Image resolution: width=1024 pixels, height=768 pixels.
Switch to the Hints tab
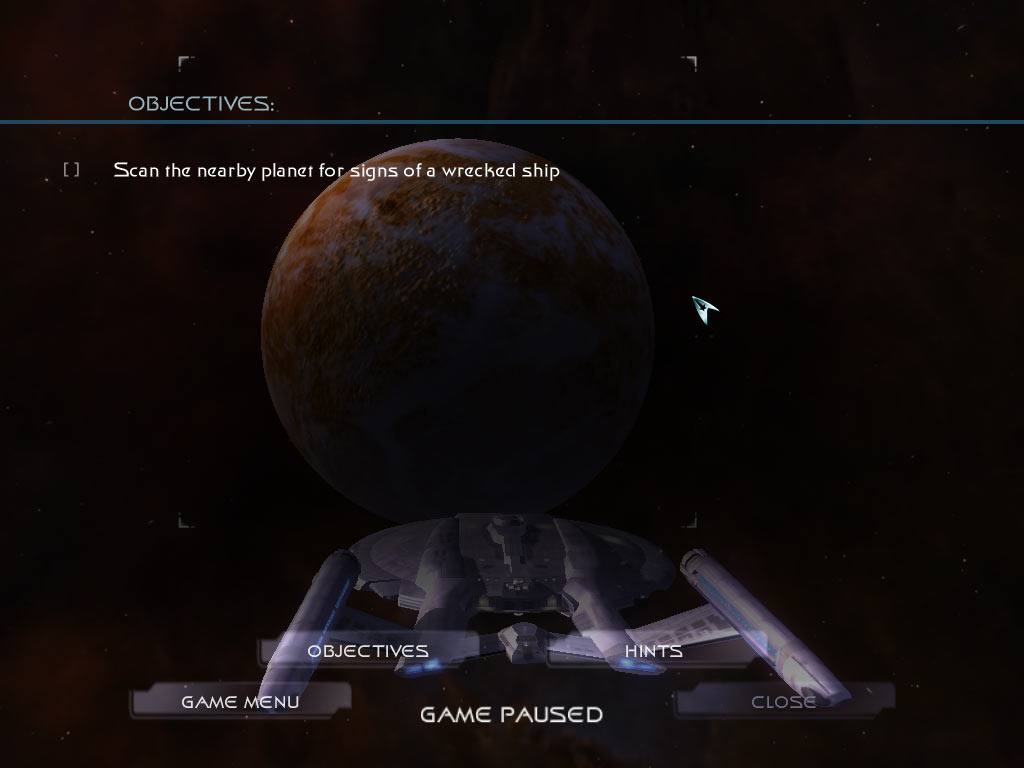click(653, 651)
